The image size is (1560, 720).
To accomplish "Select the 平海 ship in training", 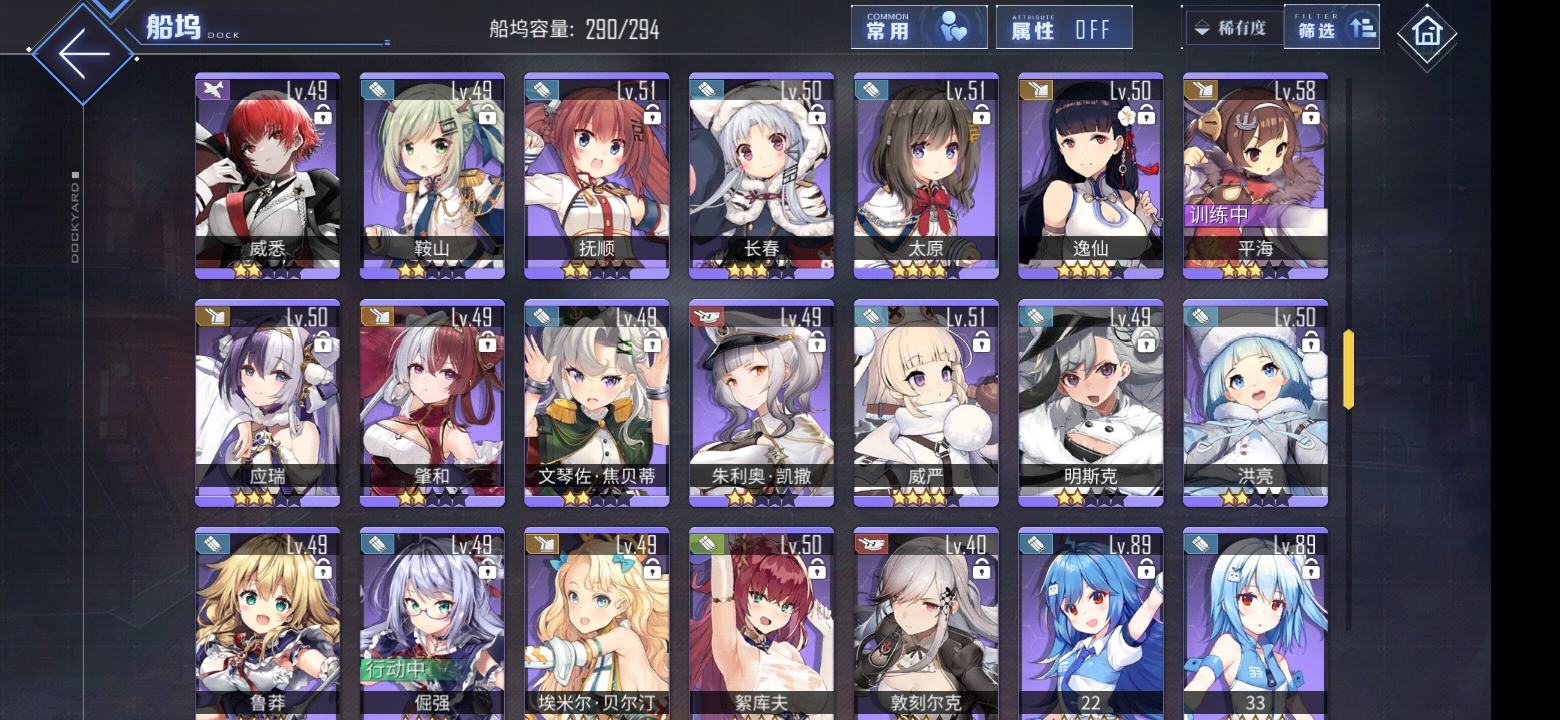I will [1255, 175].
